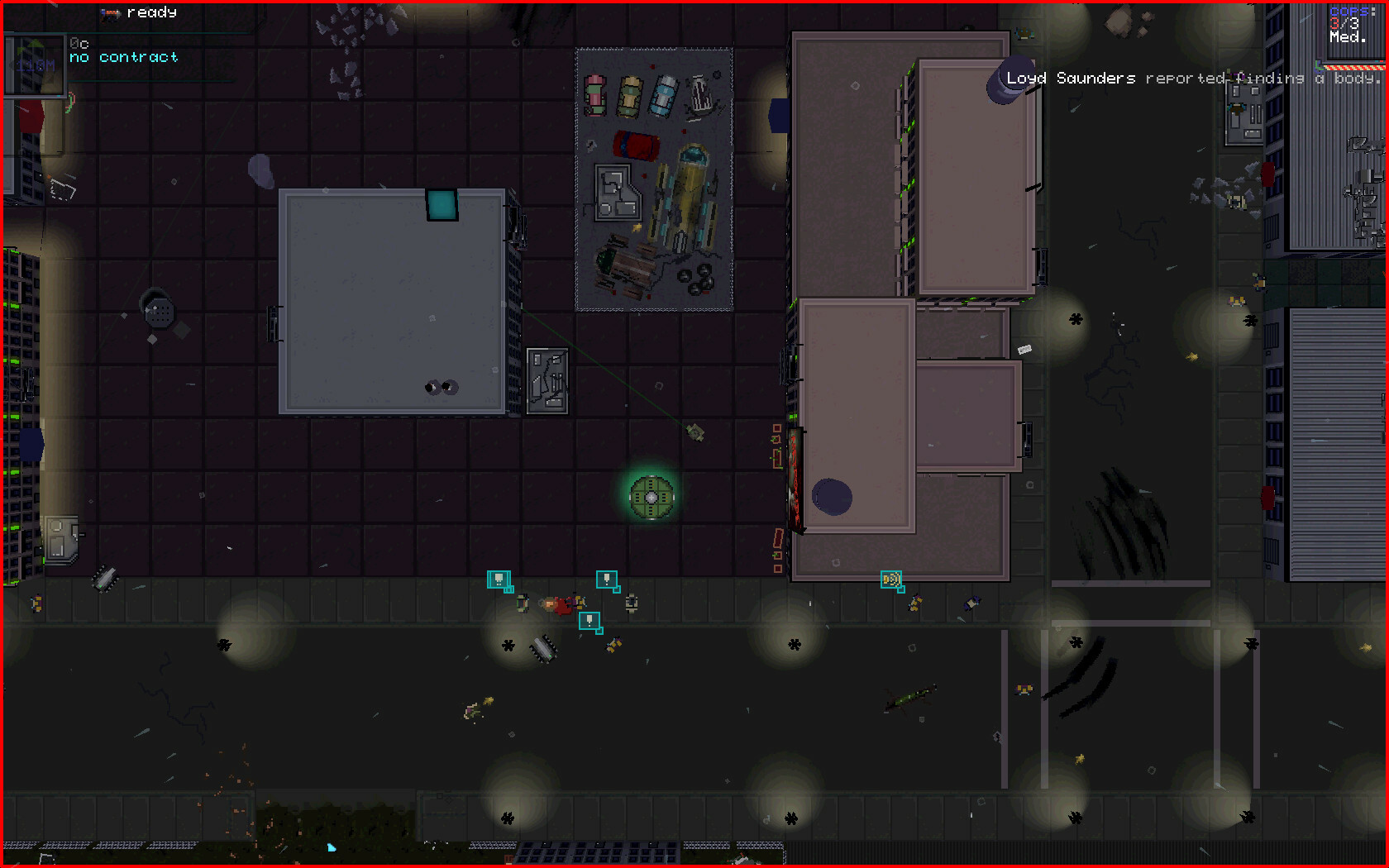The width and height of the screenshot is (1389, 868).
Task: Click the cyan exclamation marker above the body
Action: (x=606, y=579)
